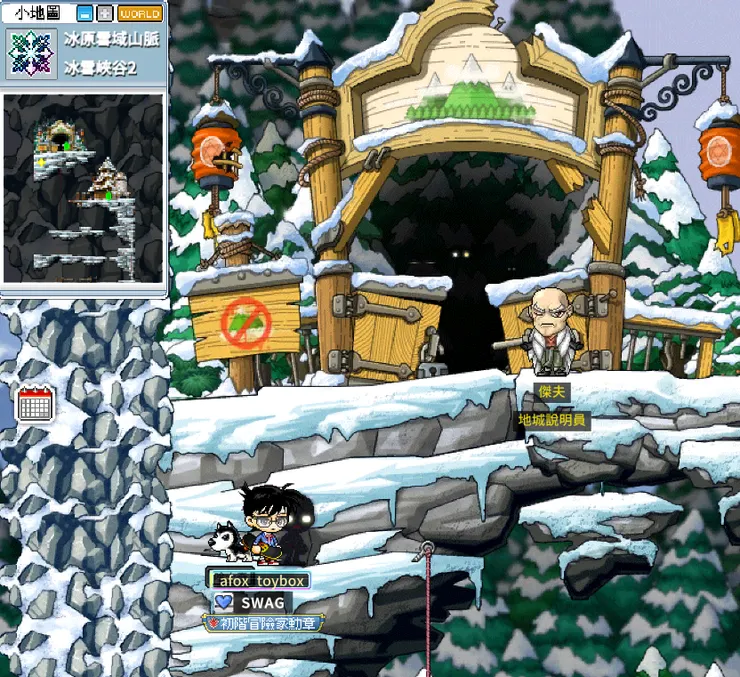
Task: Open the red calendar event icon
Action: 35,403
